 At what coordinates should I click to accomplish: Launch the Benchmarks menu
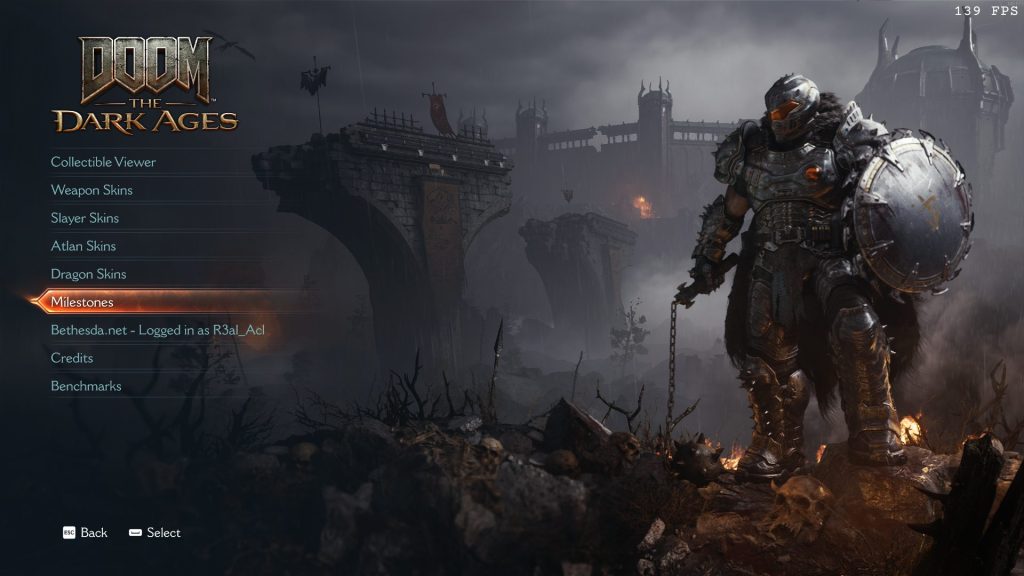[86, 386]
